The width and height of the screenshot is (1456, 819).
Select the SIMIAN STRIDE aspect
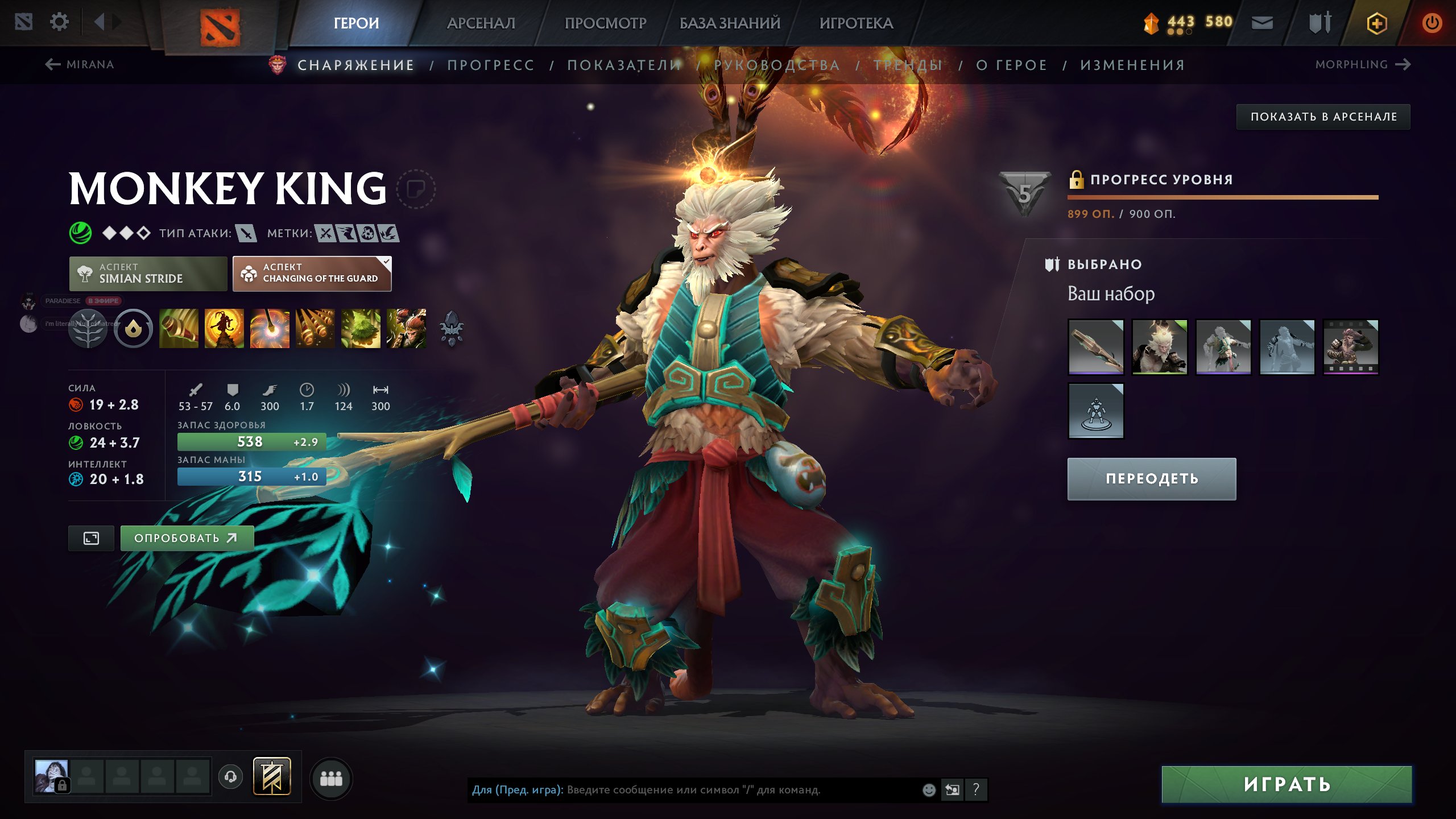click(x=148, y=274)
